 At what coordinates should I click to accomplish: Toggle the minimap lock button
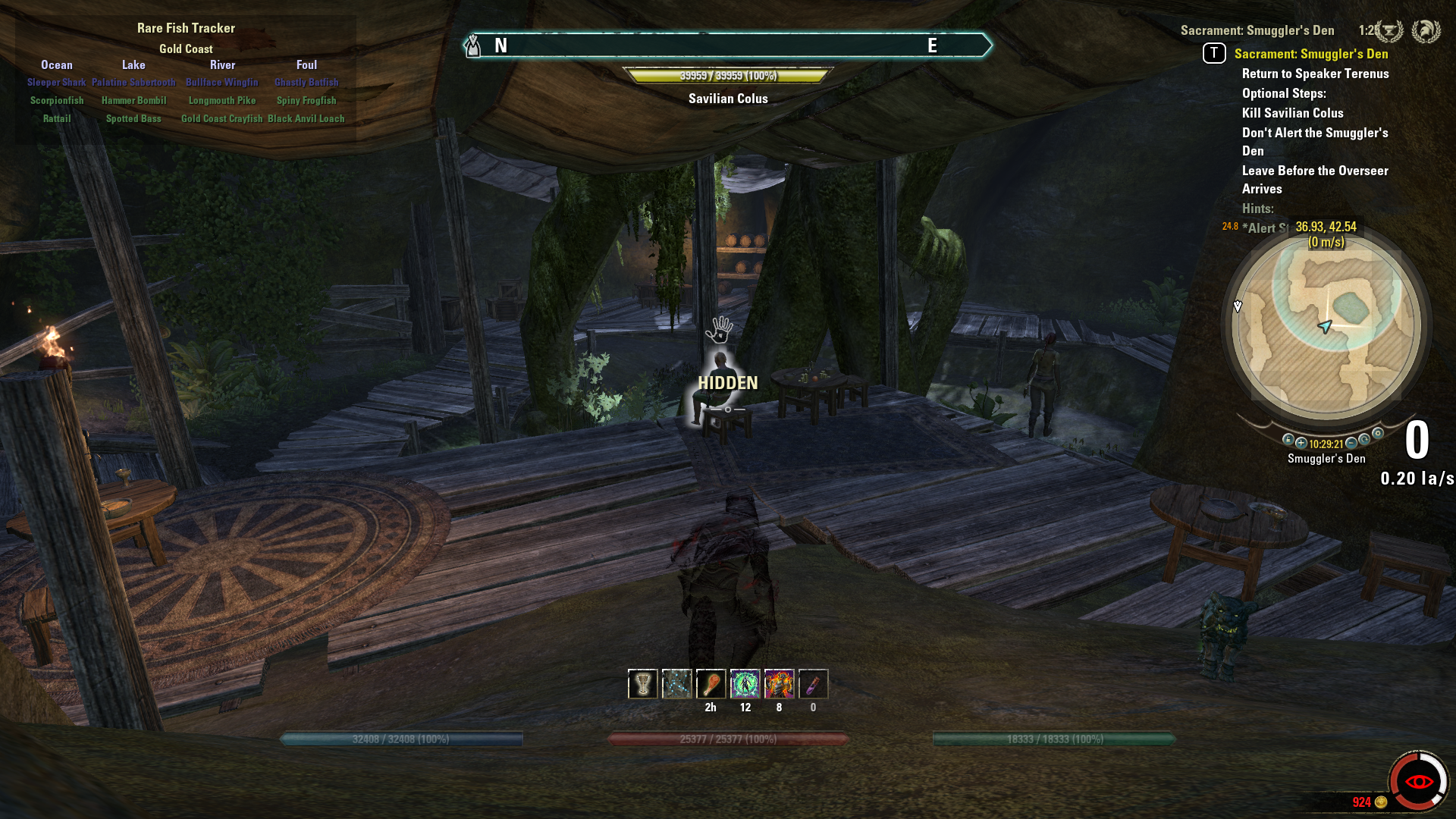coord(1288,440)
